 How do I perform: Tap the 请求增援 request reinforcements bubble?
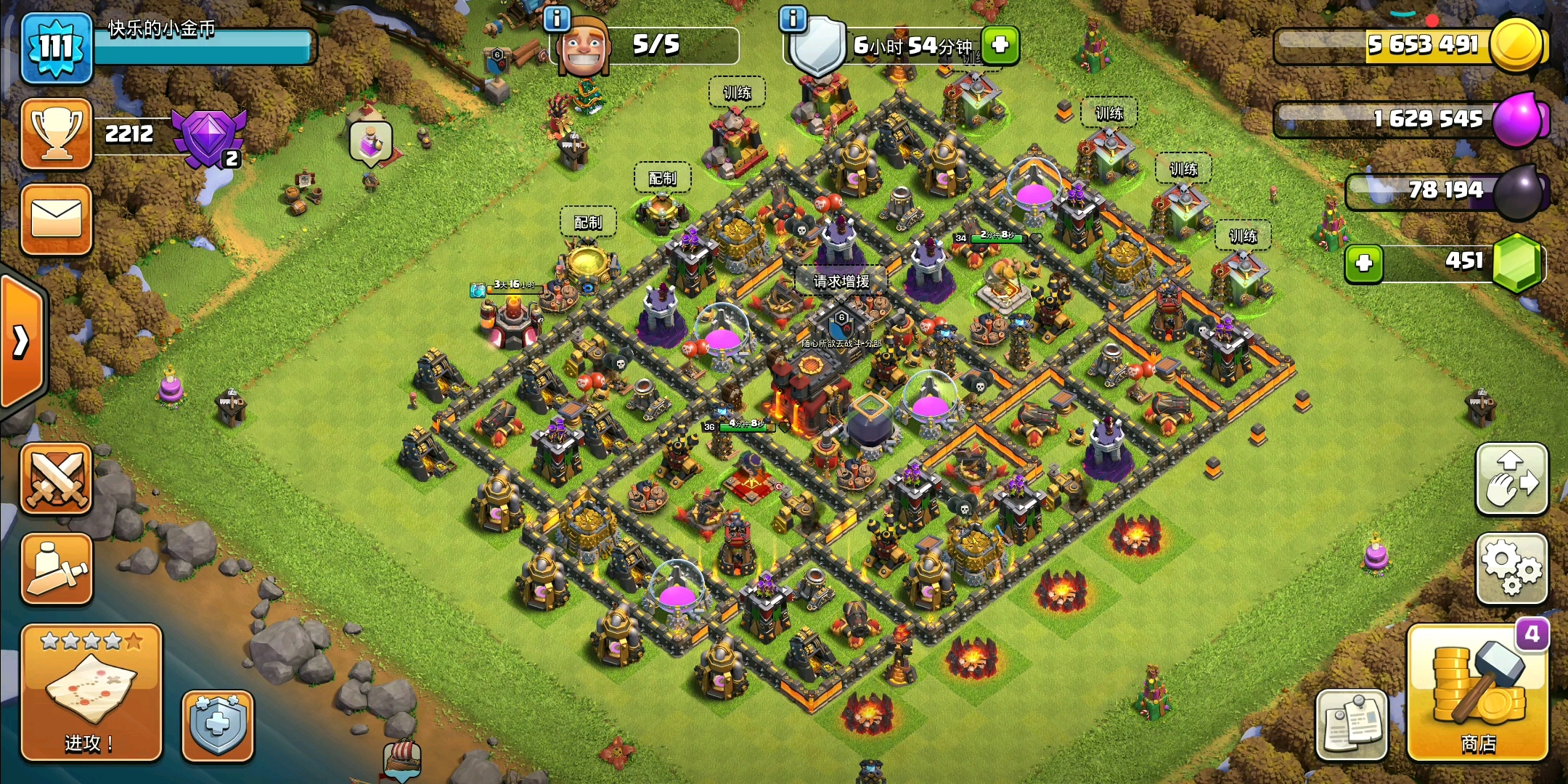tap(841, 281)
